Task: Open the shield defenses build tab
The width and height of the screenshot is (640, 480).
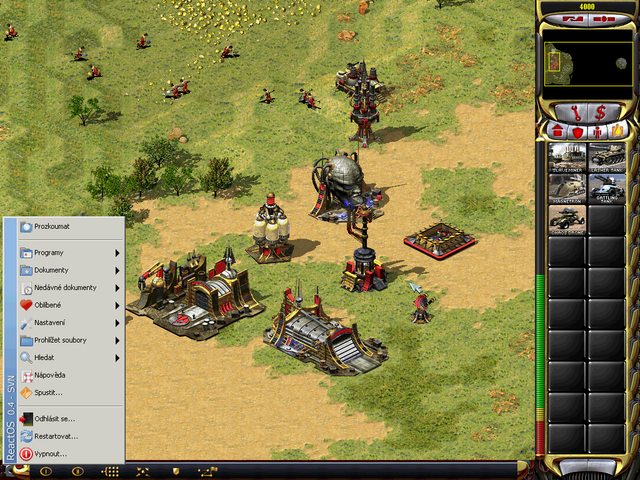Action: (577, 131)
